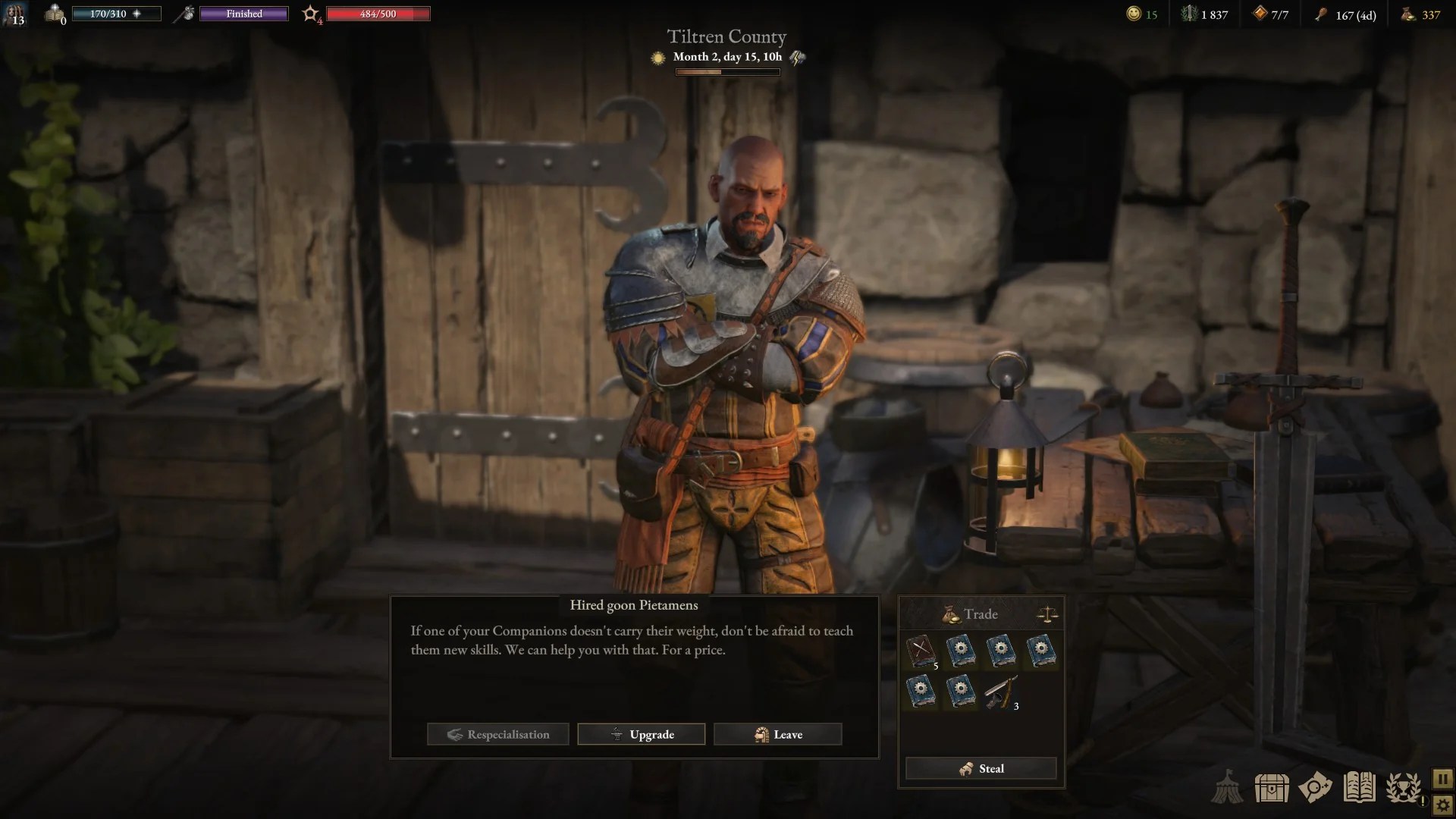
Task: Click the moneybag icon beside the Trade title
Action: click(x=950, y=613)
